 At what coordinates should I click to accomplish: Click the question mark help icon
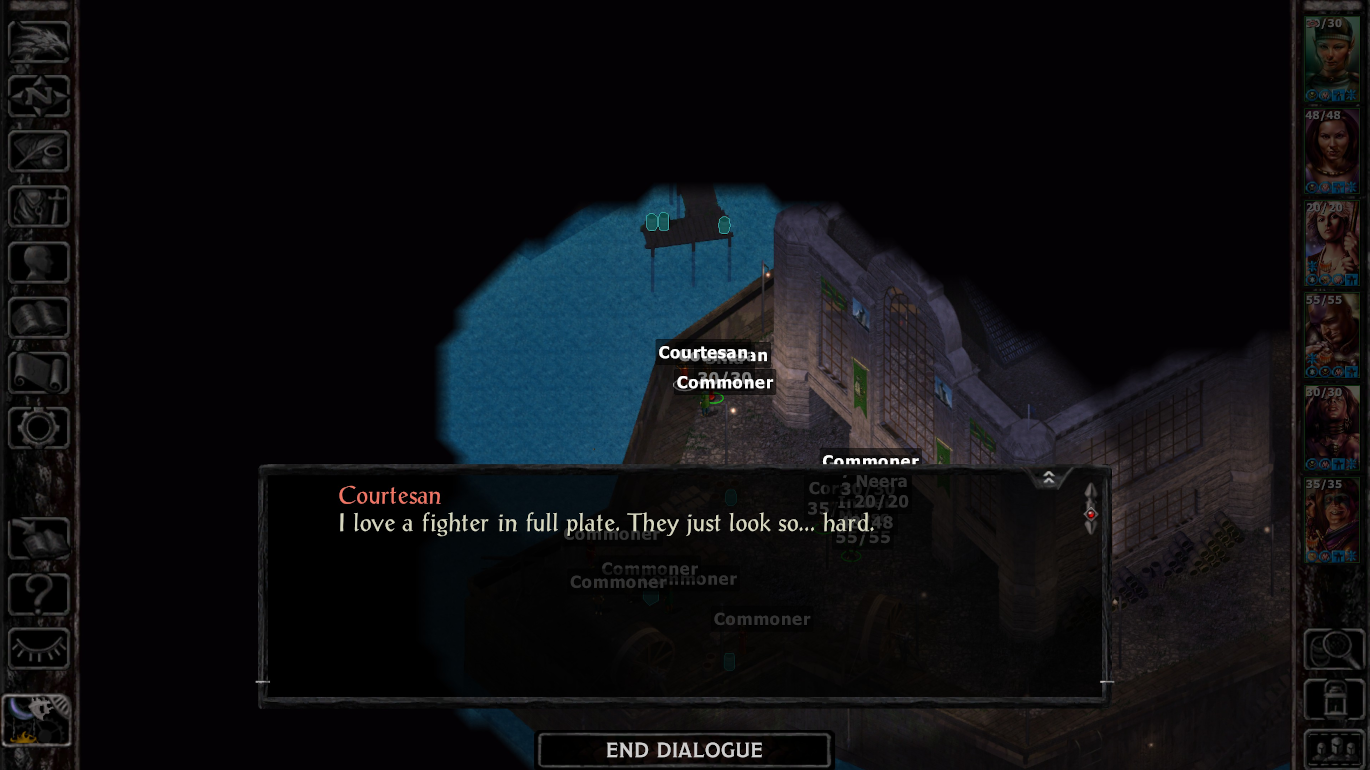pos(39,595)
